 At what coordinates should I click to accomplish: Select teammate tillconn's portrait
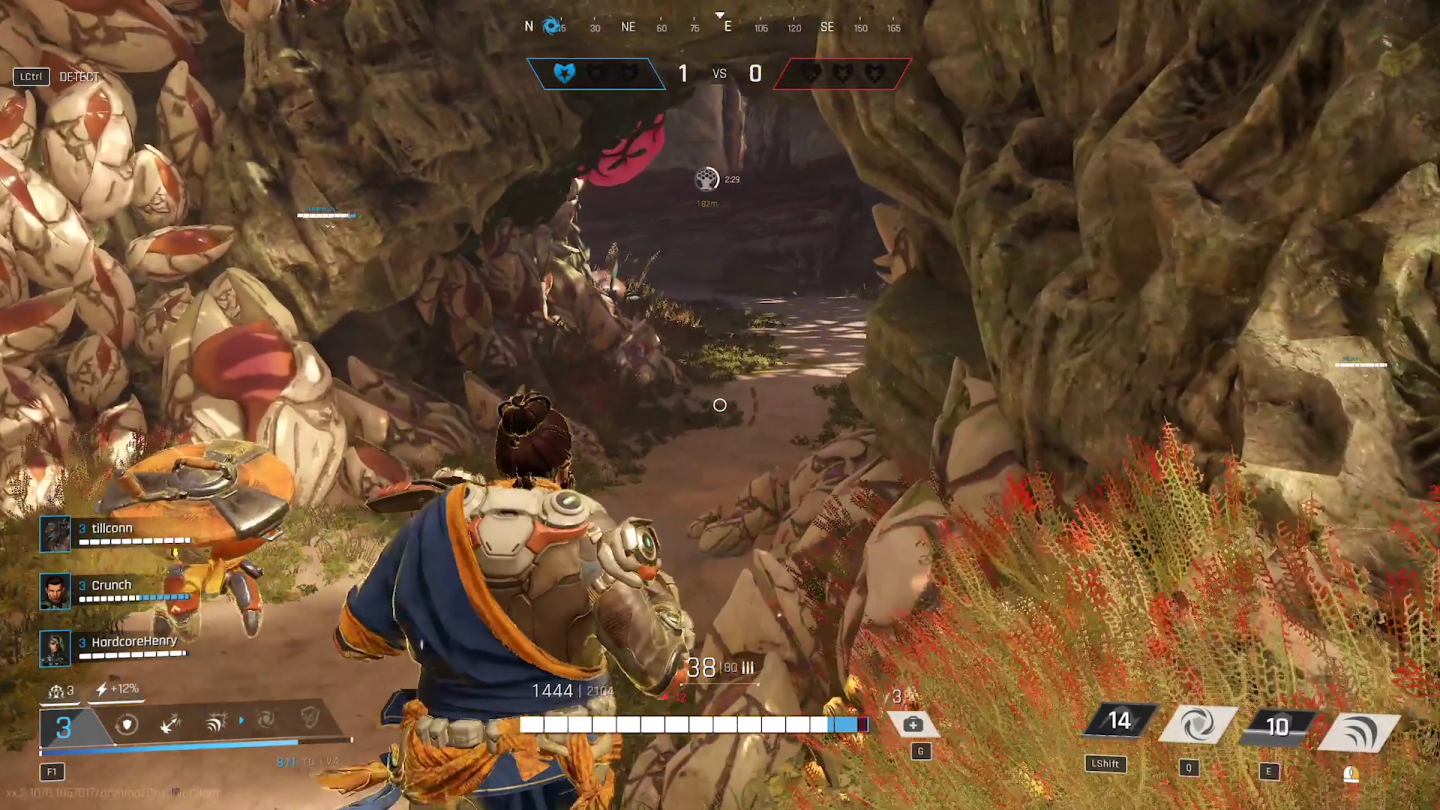55,533
